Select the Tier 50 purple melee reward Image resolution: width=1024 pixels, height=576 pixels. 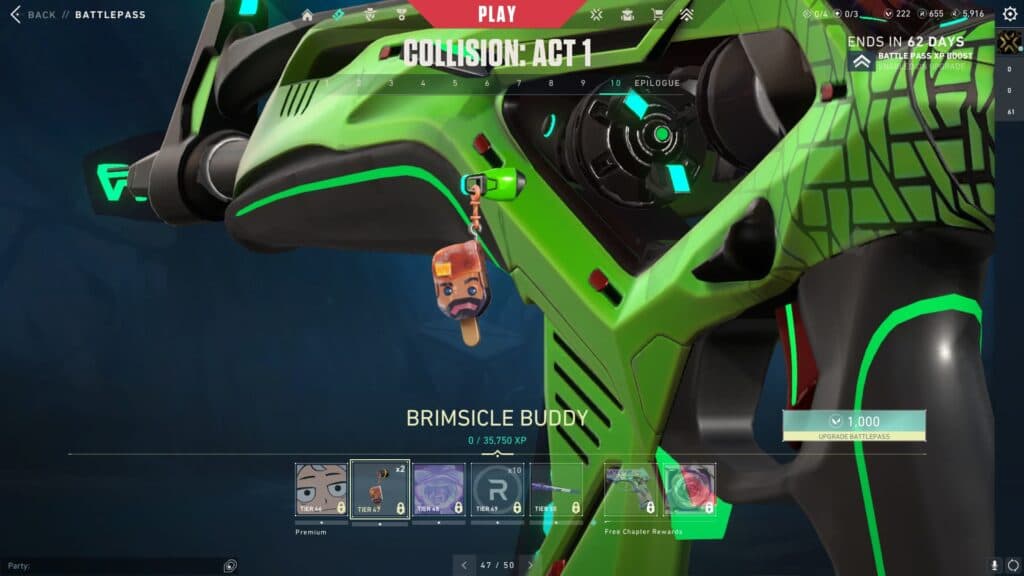click(x=556, y=490)
